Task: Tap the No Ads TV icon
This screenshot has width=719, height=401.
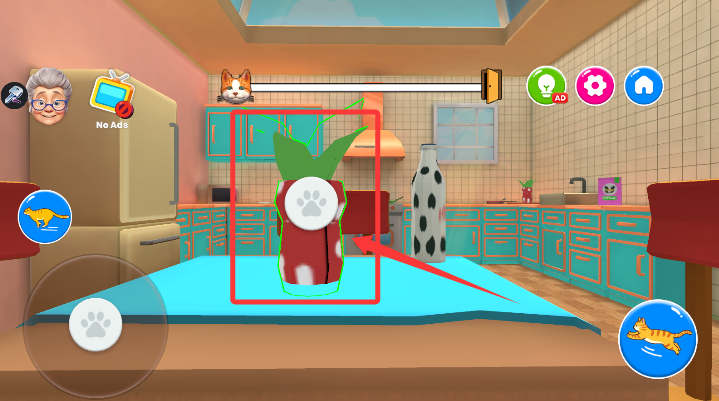Action: [x=112, y=96]
